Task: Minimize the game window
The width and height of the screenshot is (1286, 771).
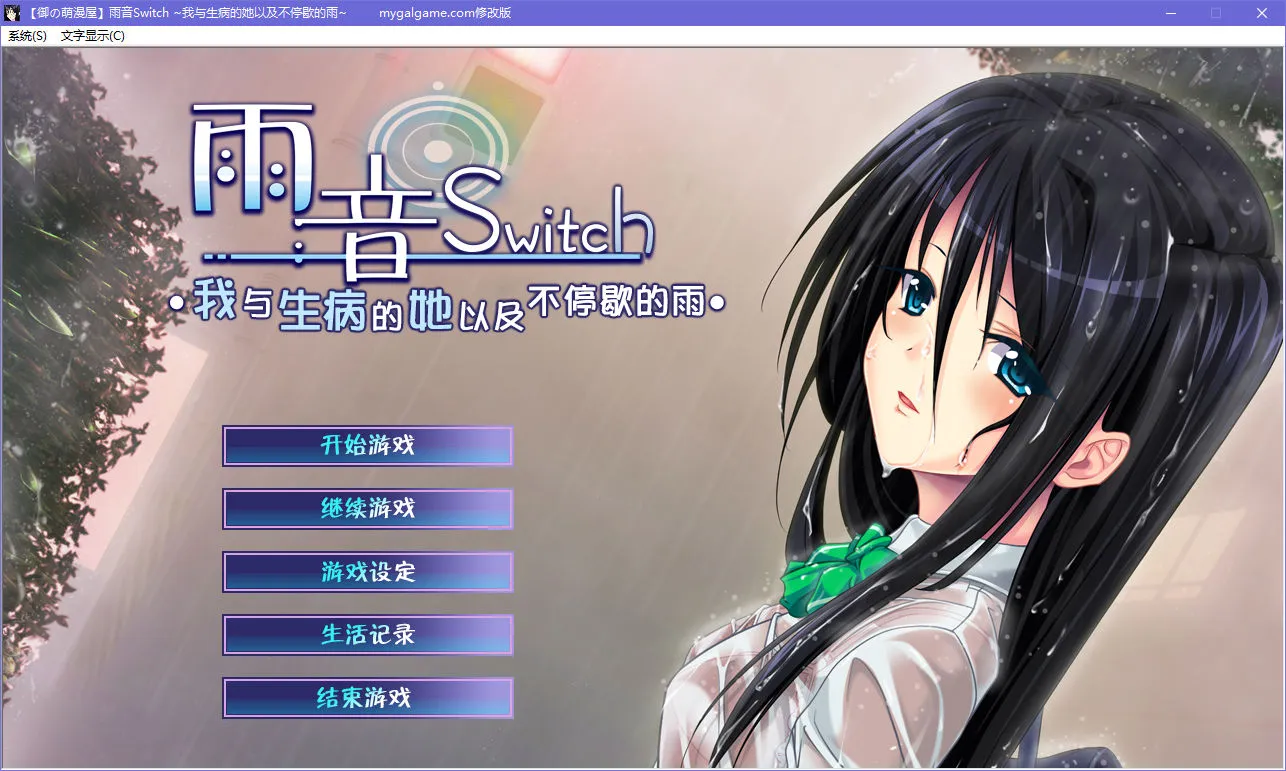Action: pos(1170,13)
